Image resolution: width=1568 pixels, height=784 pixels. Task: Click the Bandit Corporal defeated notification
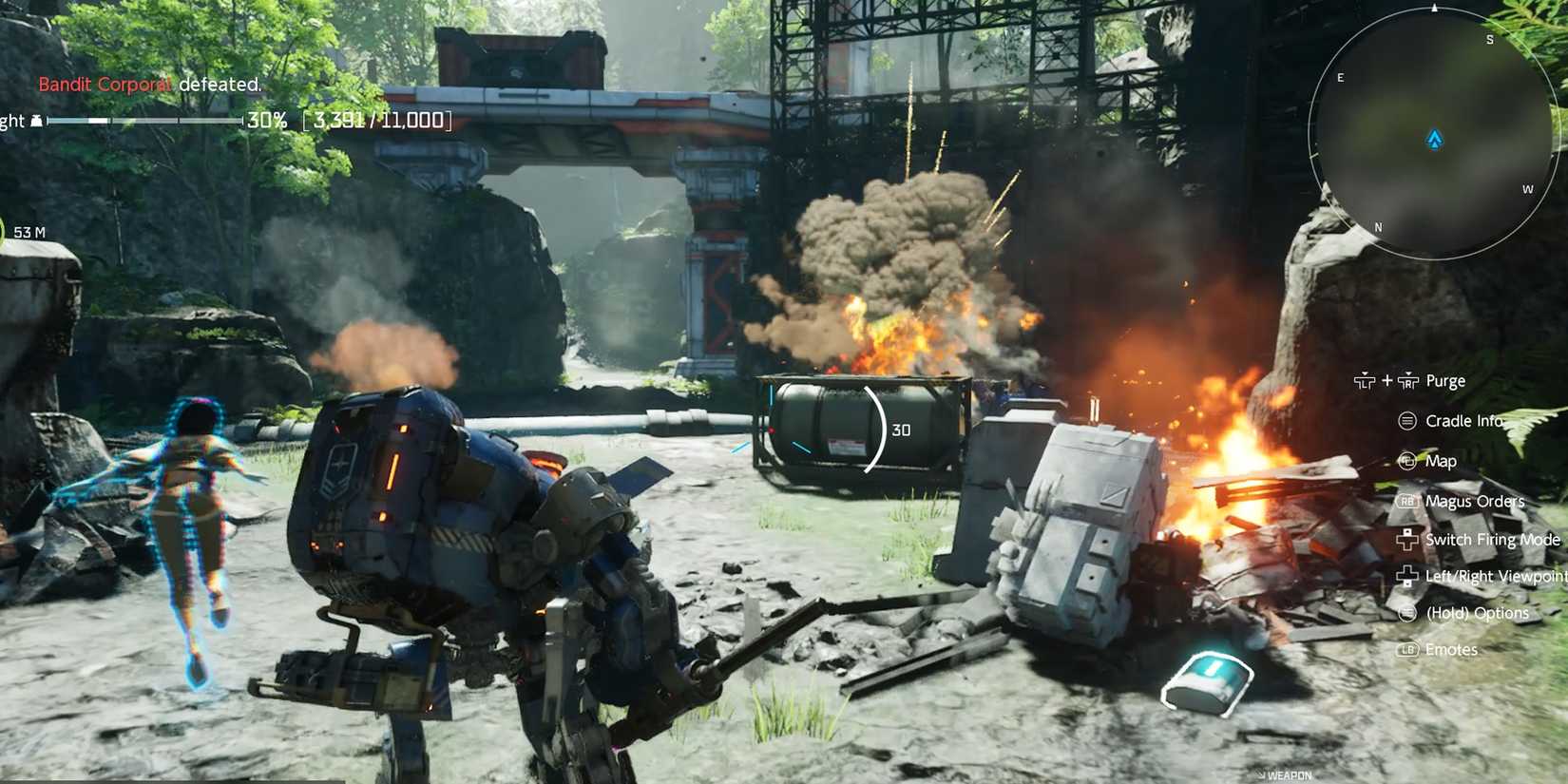[147, 85]
